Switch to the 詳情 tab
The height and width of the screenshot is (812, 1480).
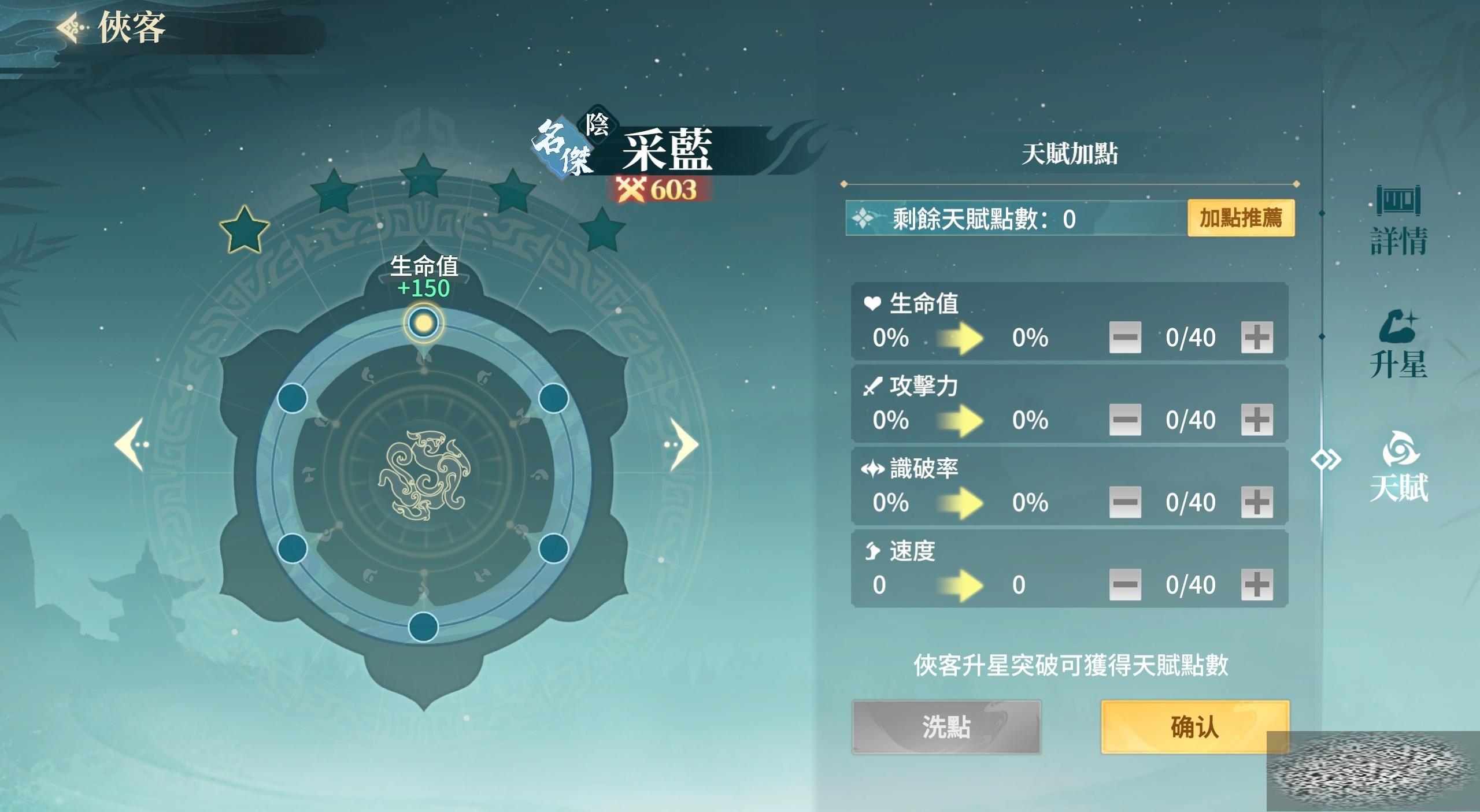pyautogui.click(x=1398, y=222)
